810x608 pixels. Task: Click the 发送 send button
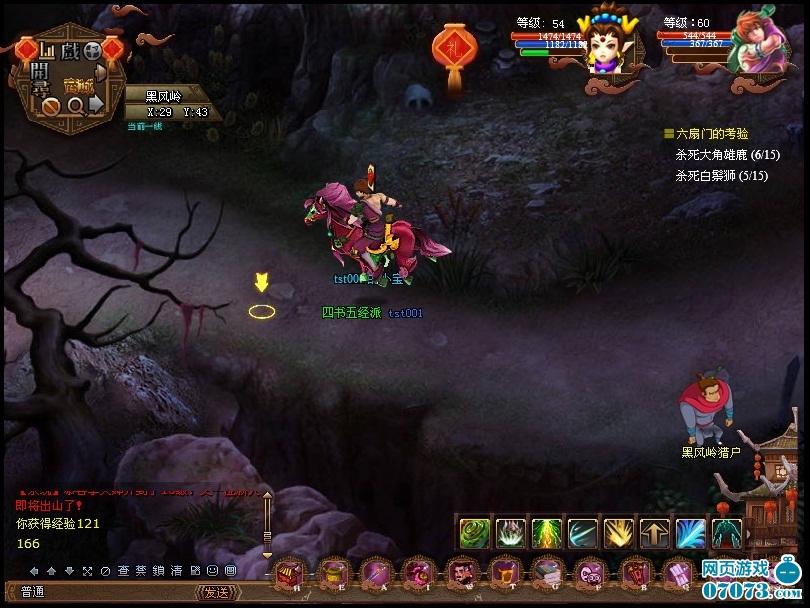pyautogui.click(x=217, y=592)
